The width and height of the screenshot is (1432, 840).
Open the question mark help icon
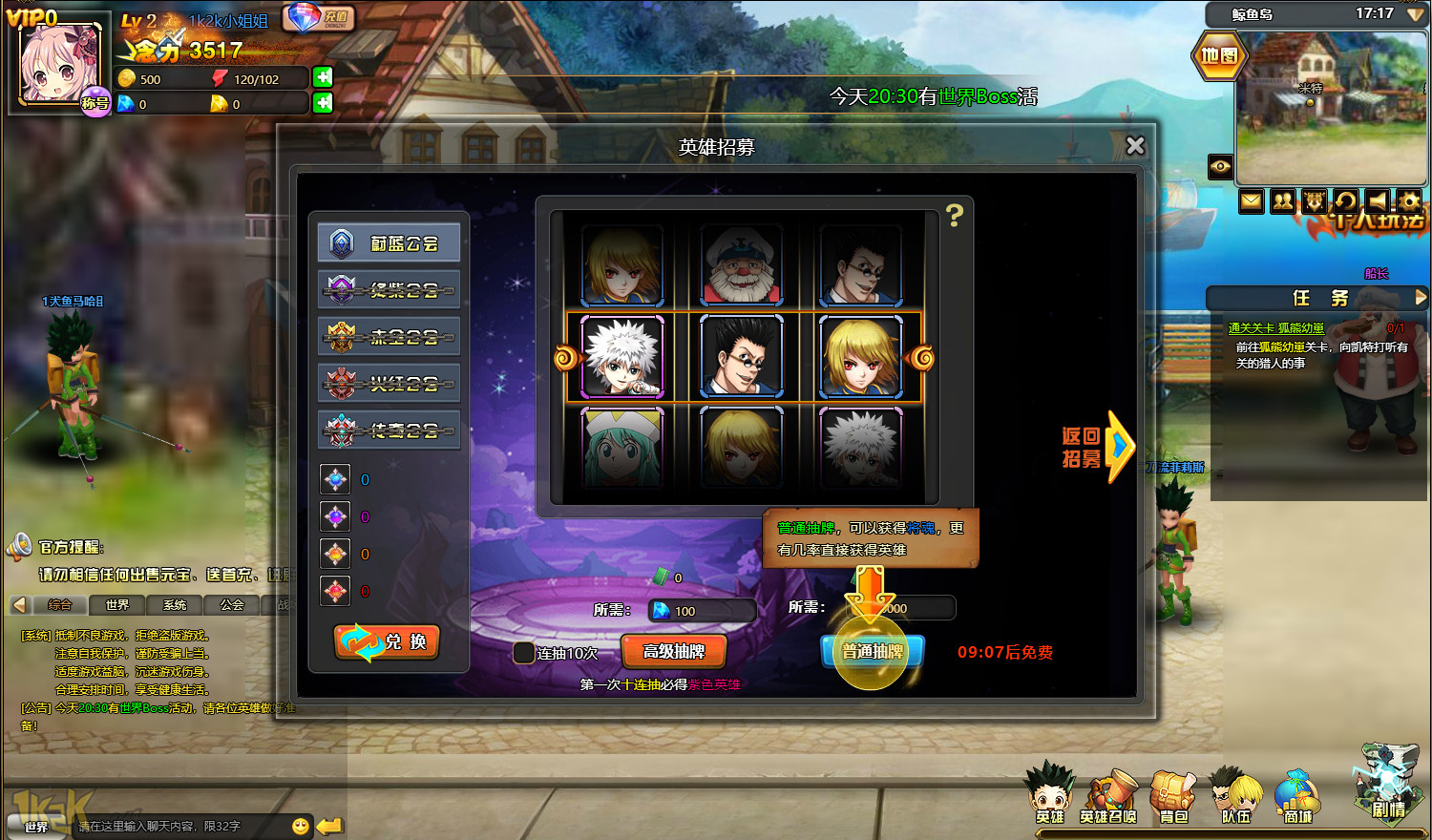click(x=954, y=215)
